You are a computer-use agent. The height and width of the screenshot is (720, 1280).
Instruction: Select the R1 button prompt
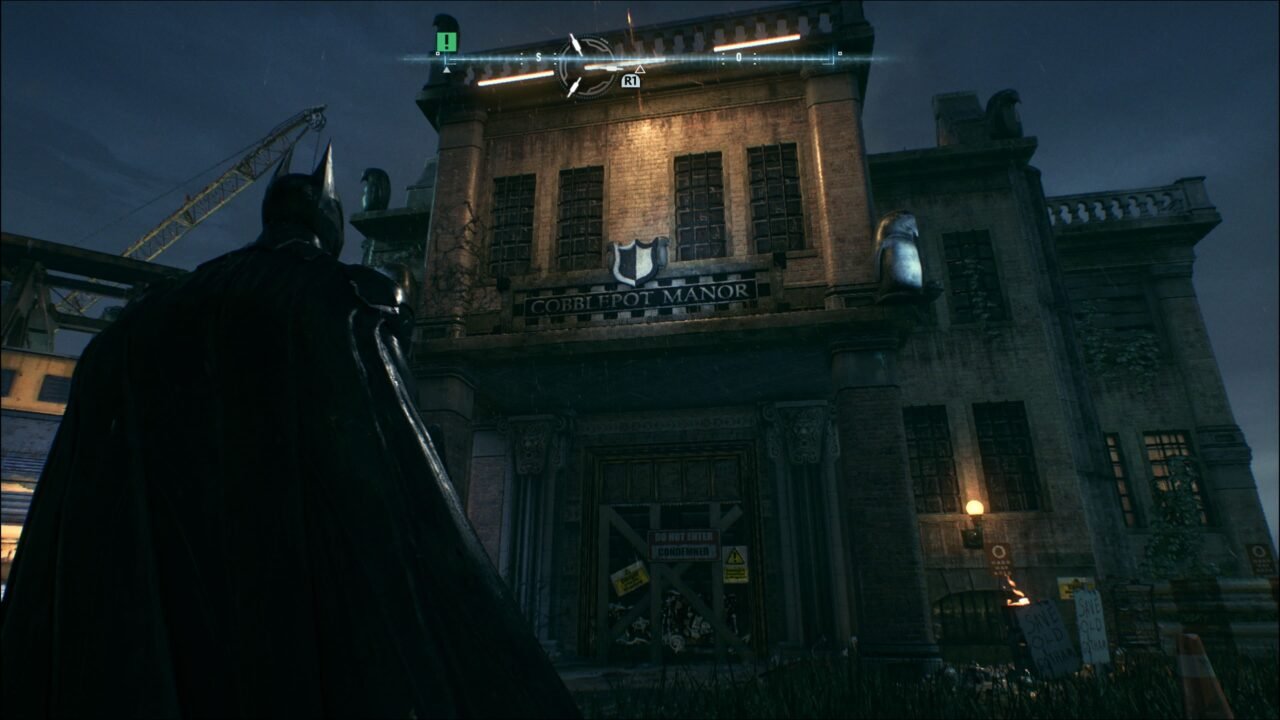(630, 82)
